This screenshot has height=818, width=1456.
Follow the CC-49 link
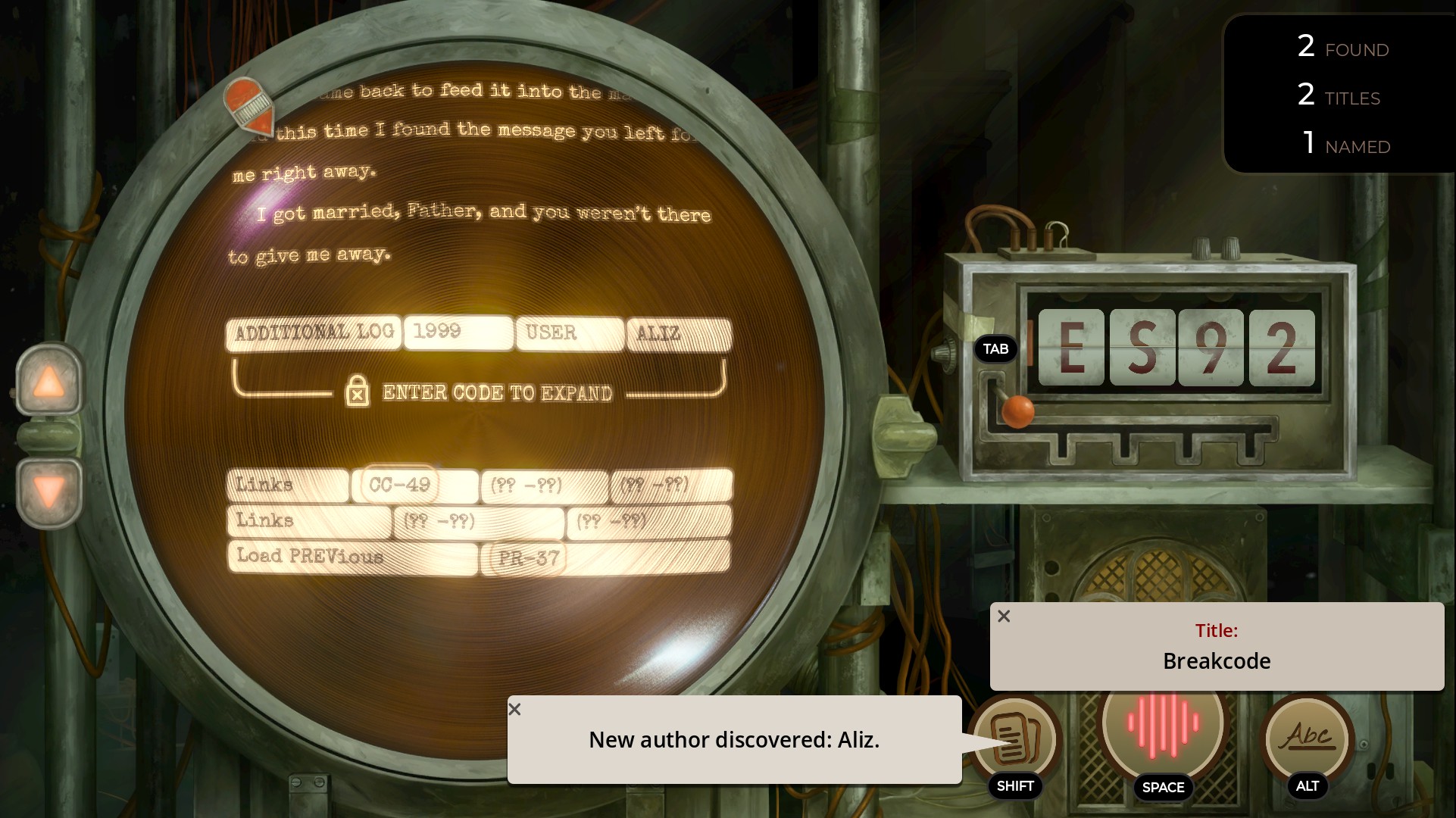click(399, 485)
